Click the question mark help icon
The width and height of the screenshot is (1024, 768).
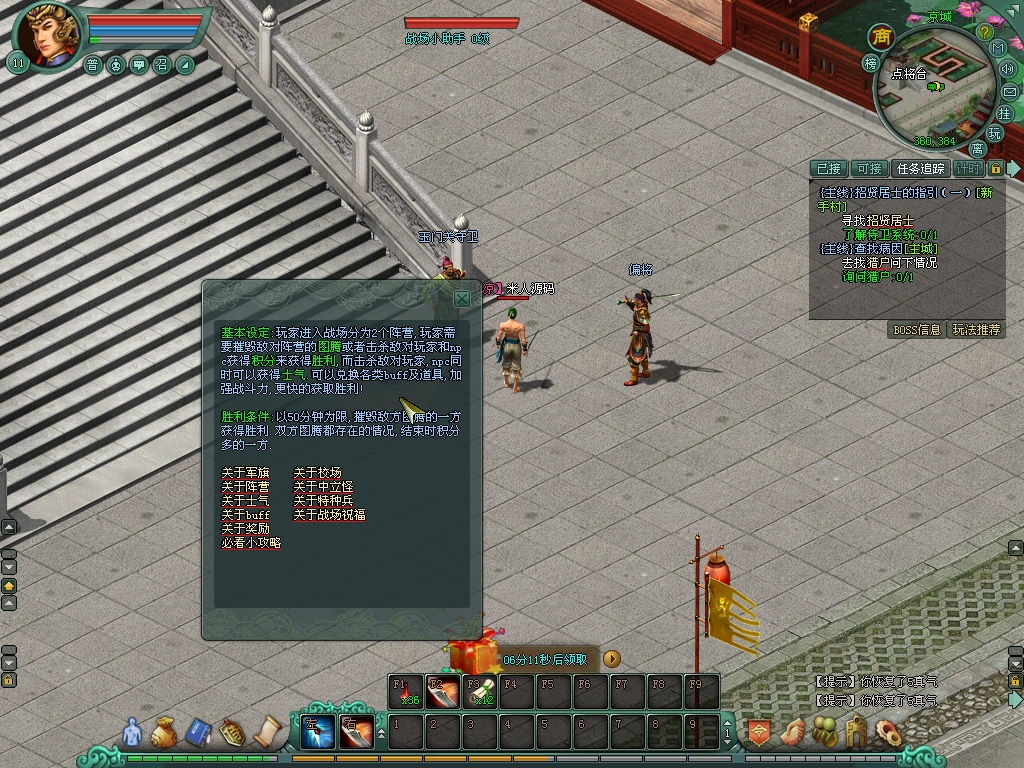click(984, 32)
